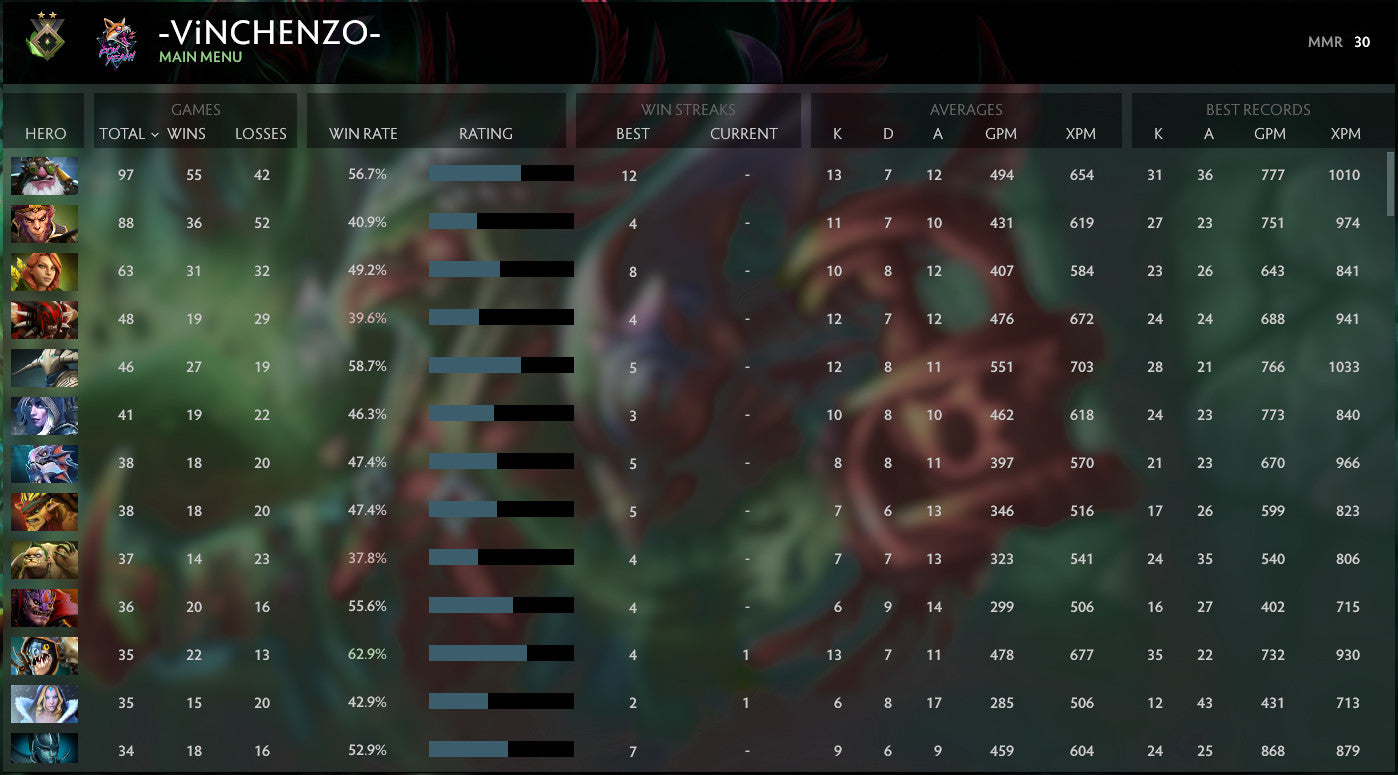1398x775 pixels.
Task: Click the Drow Ranger hero portrait
Action: point(44,415)
